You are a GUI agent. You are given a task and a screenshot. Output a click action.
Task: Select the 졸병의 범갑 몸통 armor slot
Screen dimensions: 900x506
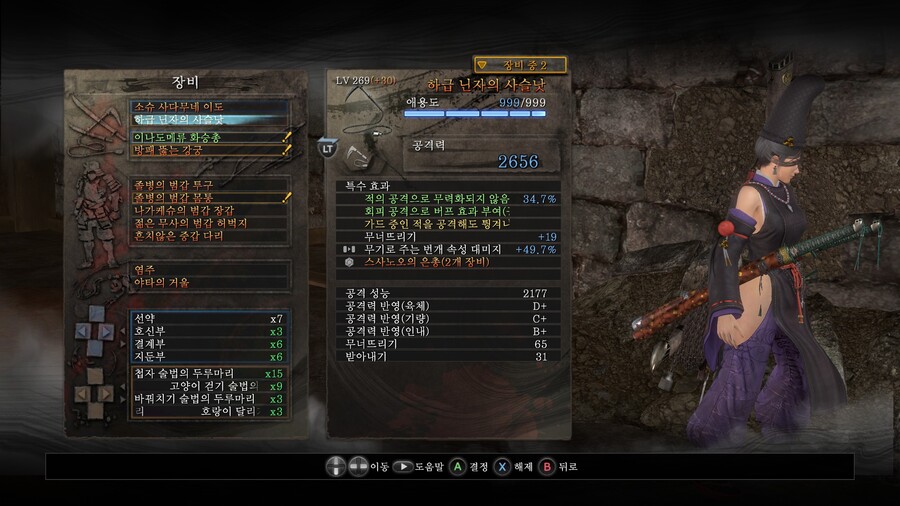(x=210, y=198)
